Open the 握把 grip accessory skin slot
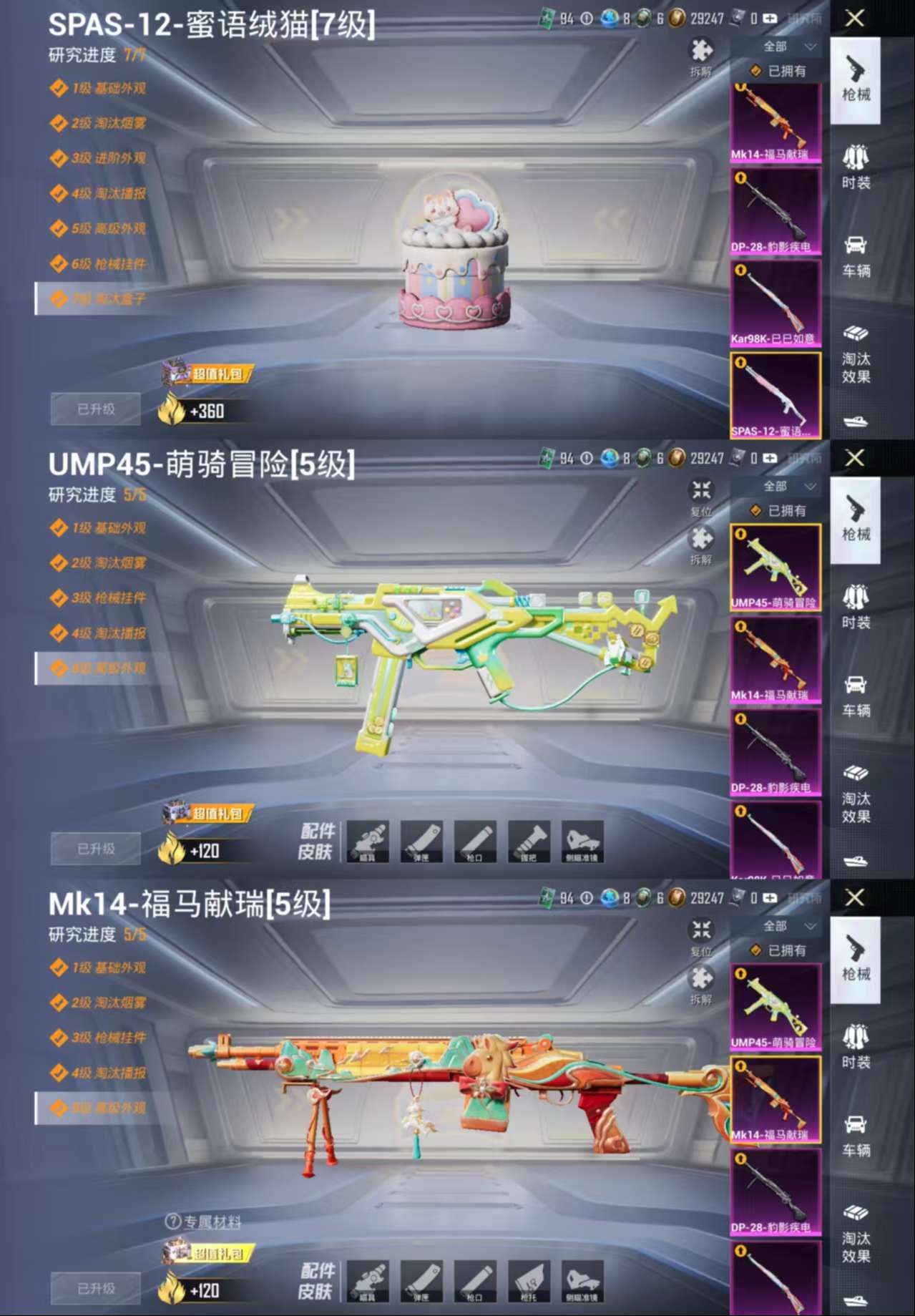Image resolution: width=915 pixels, height=1316 pixels. click(x=529, y=842)
